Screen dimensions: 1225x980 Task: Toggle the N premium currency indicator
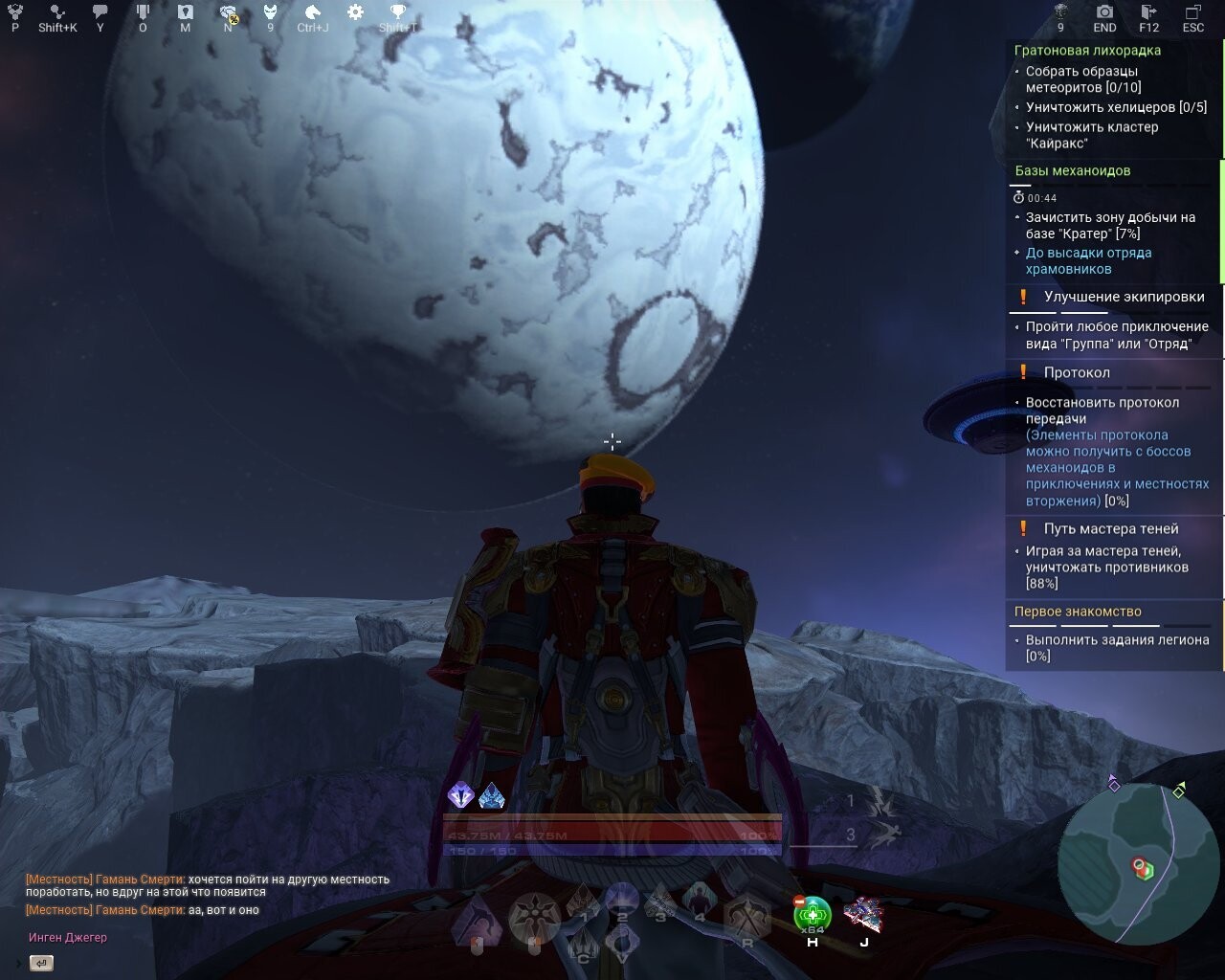coord(228,12)
